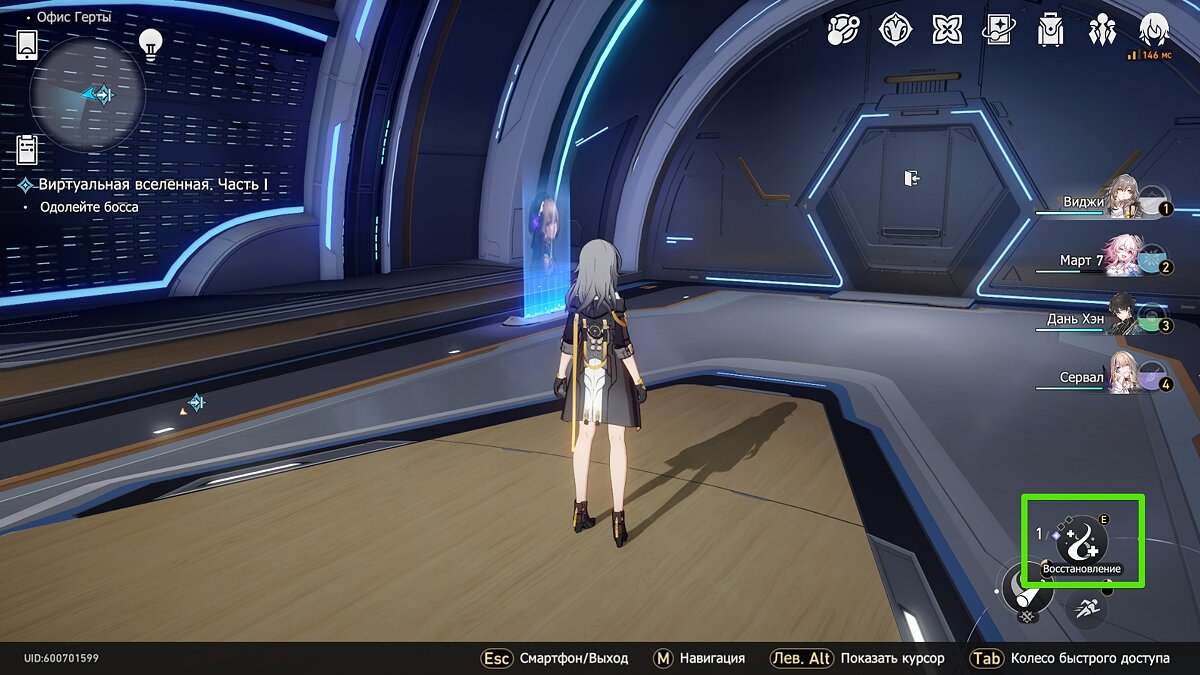Open the compass-star guide icon
The height and width of the screenshot is (675, 1200).
(x=895, y=31)
